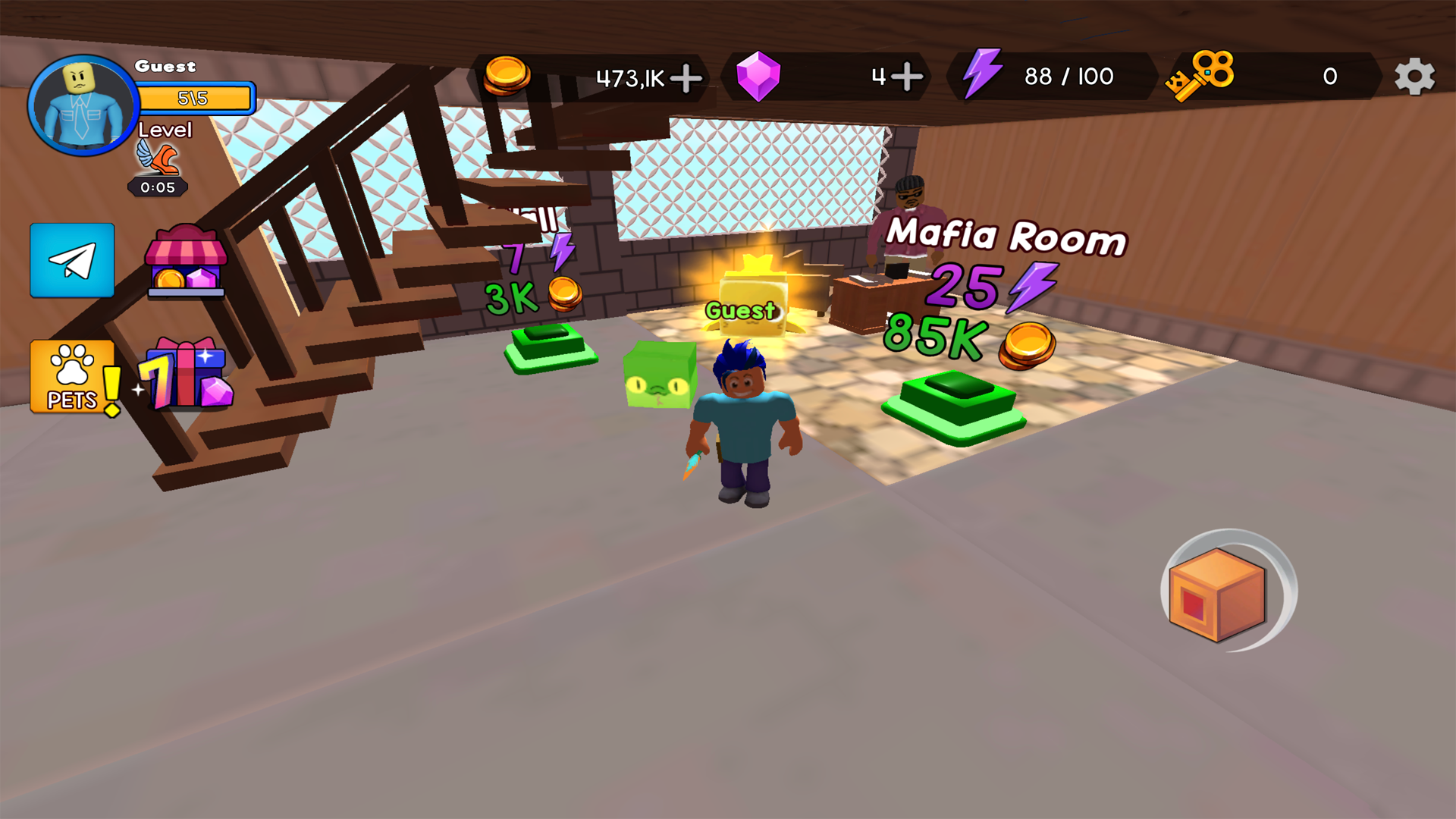Screen dimensions: 1456x819
Task: Click the coin currency icon
Action: [507, 76]
